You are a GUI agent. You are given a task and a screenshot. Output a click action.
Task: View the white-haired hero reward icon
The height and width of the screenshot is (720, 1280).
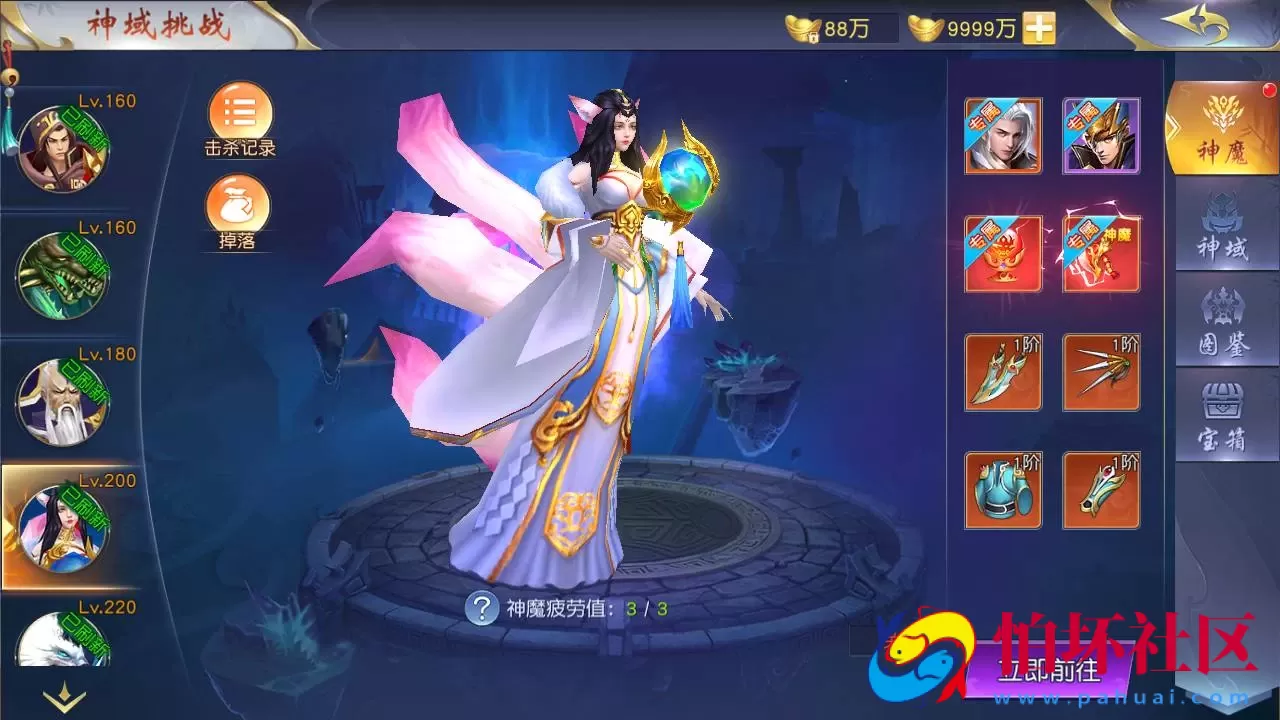click(1003, 136)
